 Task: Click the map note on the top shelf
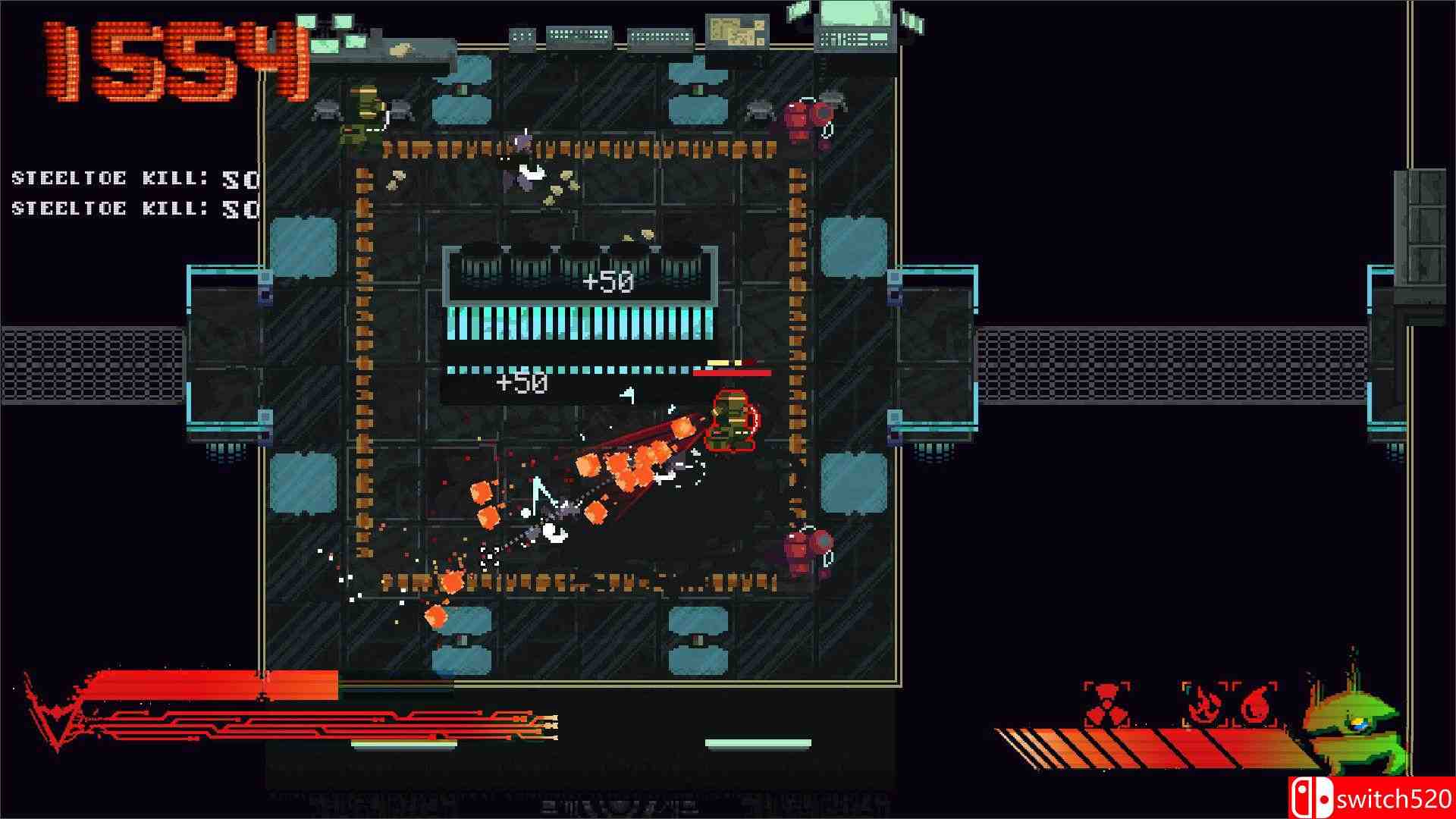coord(736,30)
